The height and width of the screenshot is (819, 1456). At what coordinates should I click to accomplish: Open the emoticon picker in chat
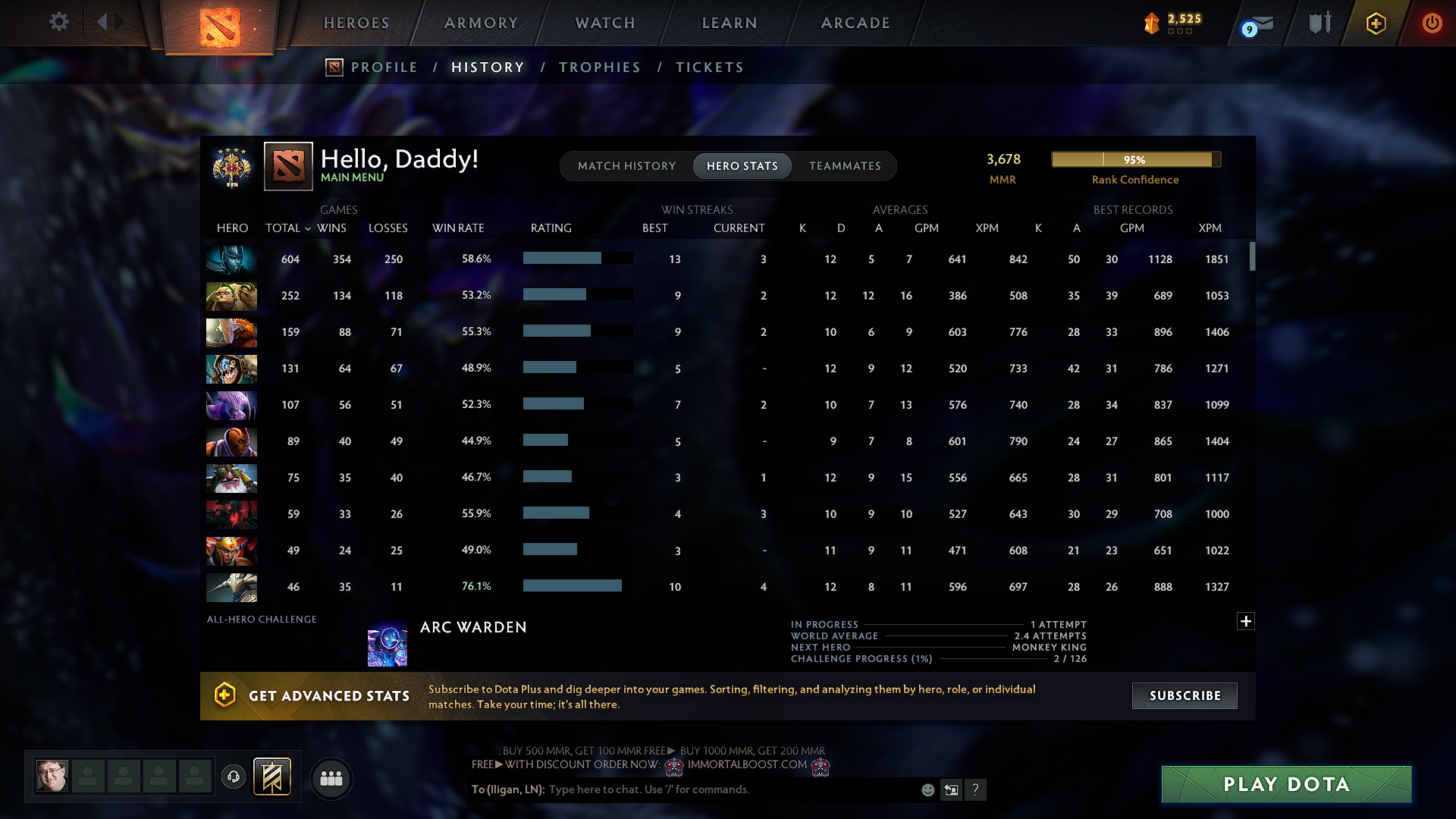[927, 789]
